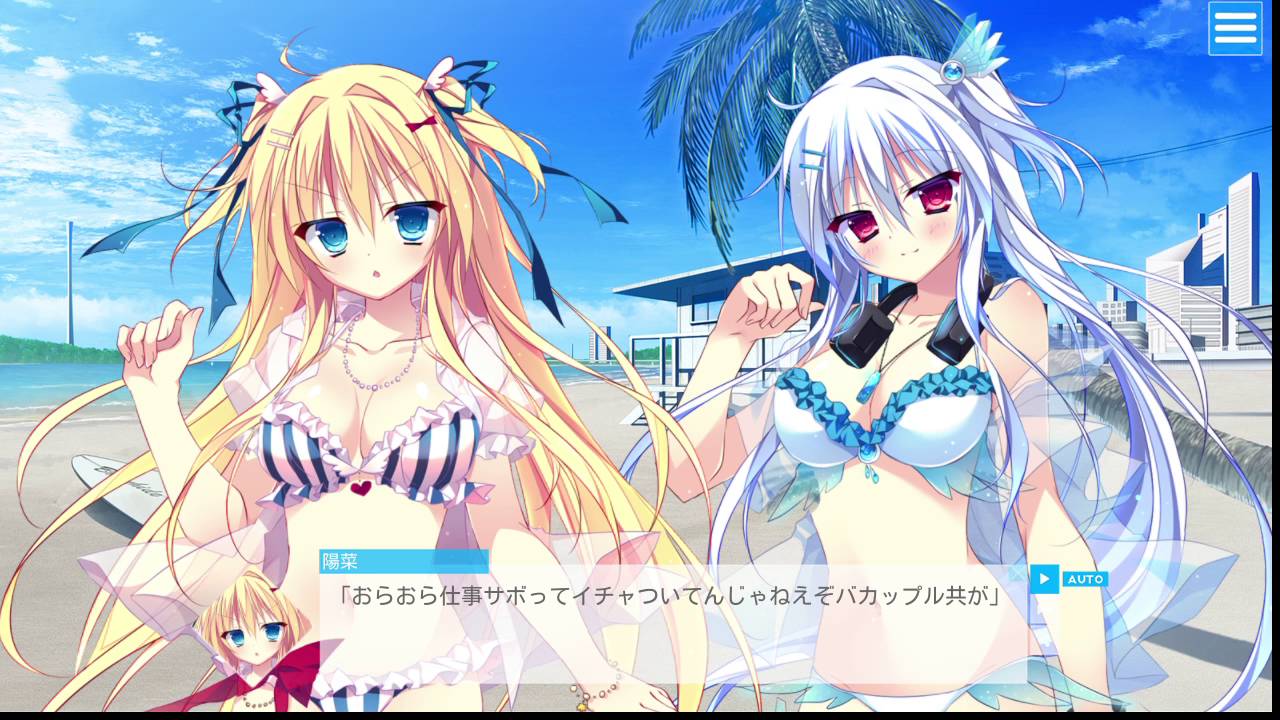Click the play arrow button

[1044, 578]
